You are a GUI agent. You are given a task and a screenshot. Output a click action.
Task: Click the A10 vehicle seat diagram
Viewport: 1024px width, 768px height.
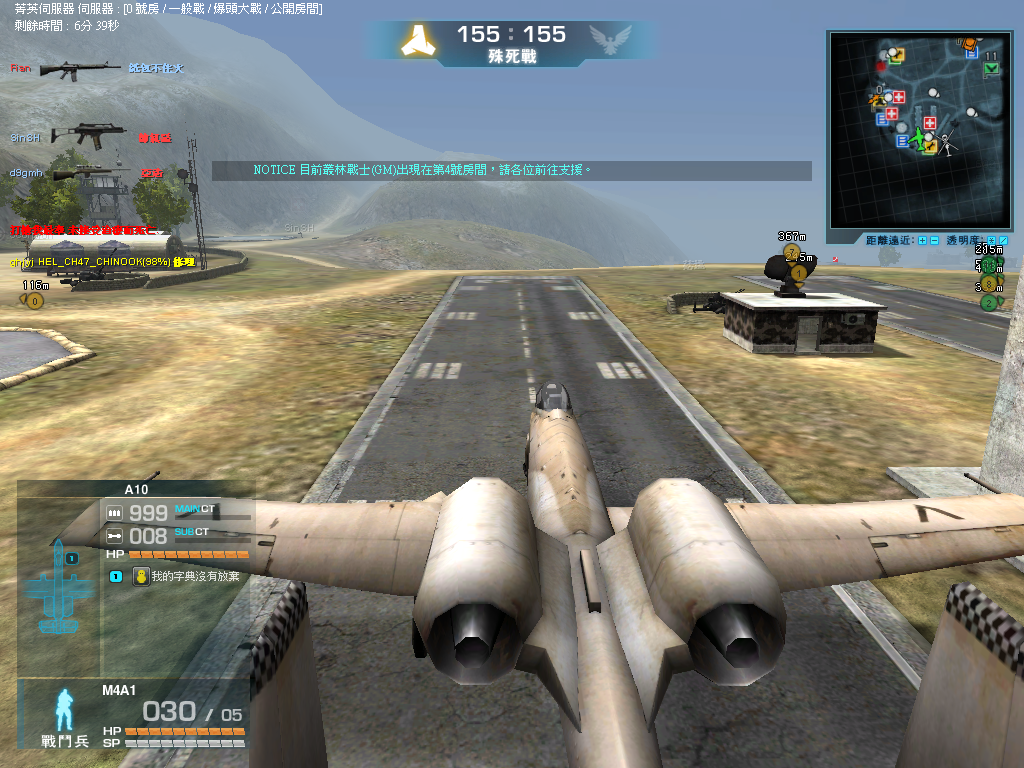59,590
